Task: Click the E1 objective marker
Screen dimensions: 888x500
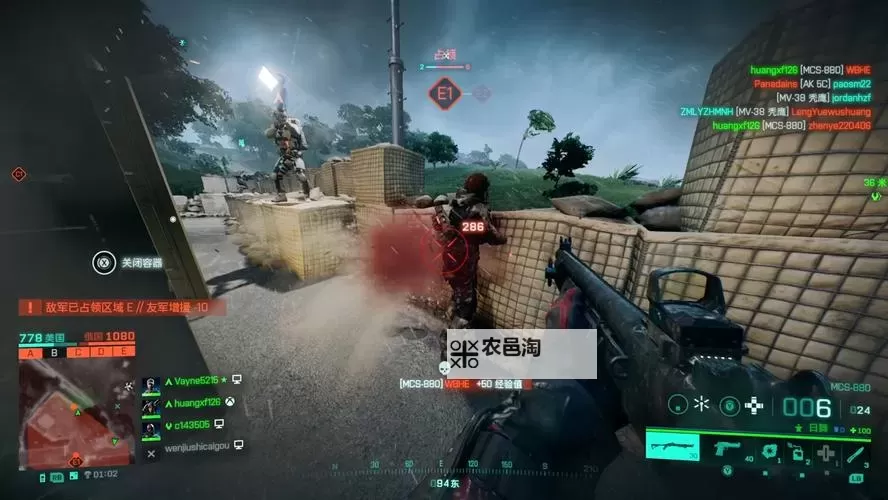Action: 443,95
